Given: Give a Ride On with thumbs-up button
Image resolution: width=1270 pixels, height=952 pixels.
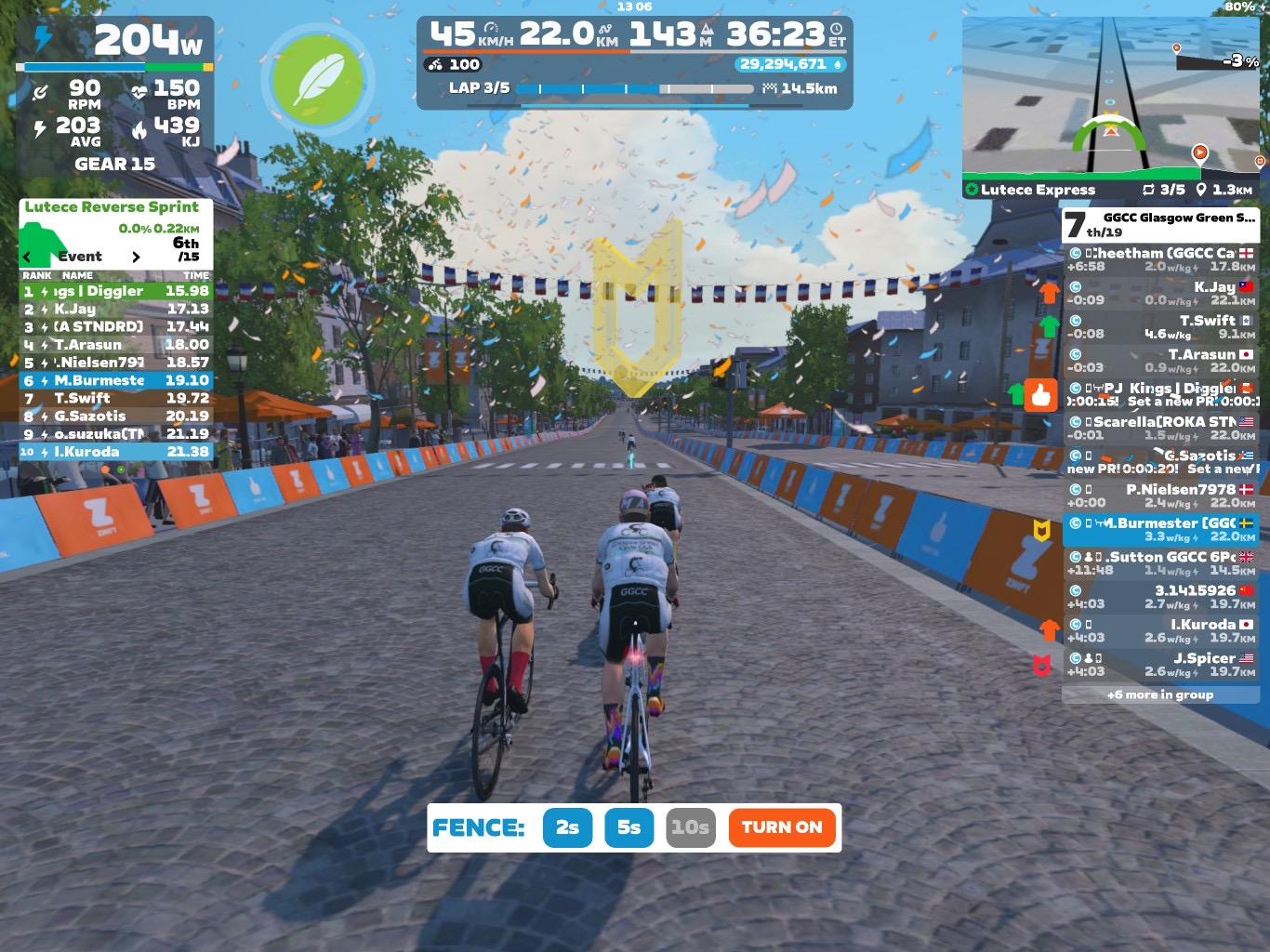Looking at the screenshot, I should coord(1041,396).
